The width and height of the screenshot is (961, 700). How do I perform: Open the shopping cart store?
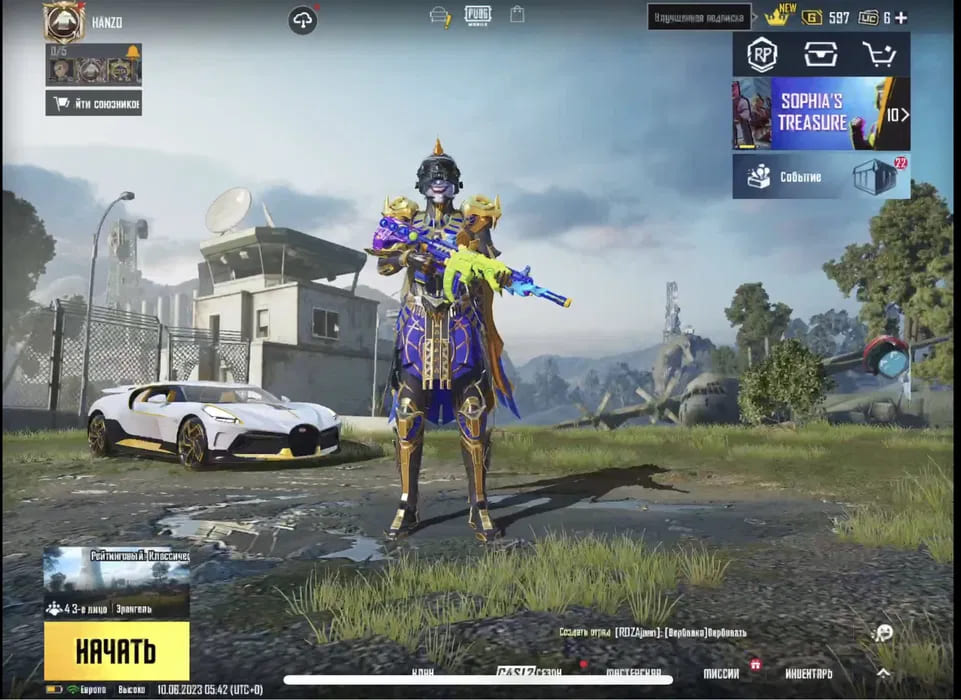pyautogui.click(x=879, y=55)
